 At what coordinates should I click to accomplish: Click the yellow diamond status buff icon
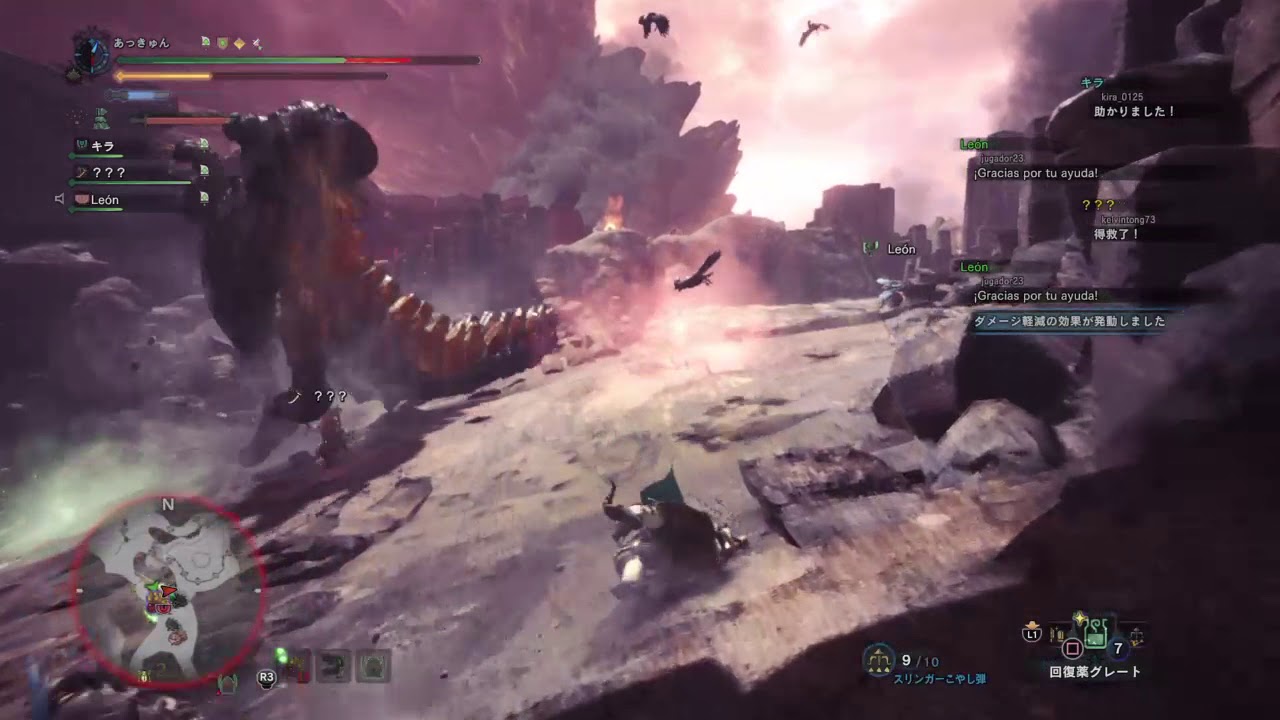239,43
